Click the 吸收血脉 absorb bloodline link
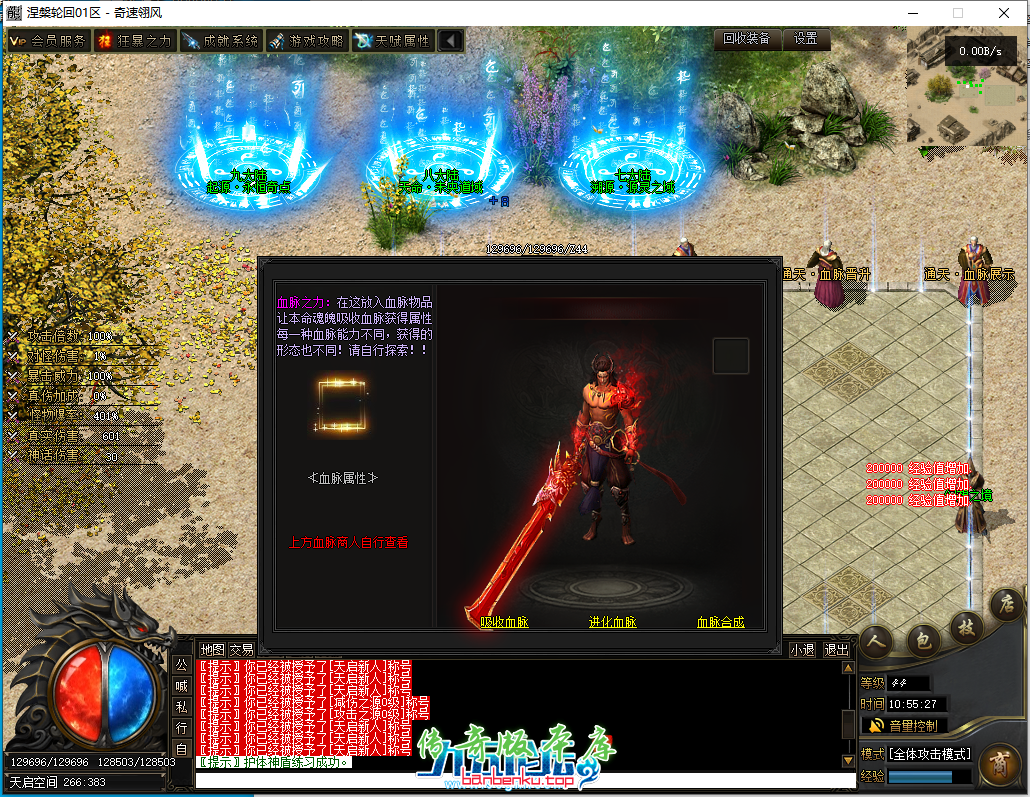The image size is (1030, 797). click(x=504, y=622)
